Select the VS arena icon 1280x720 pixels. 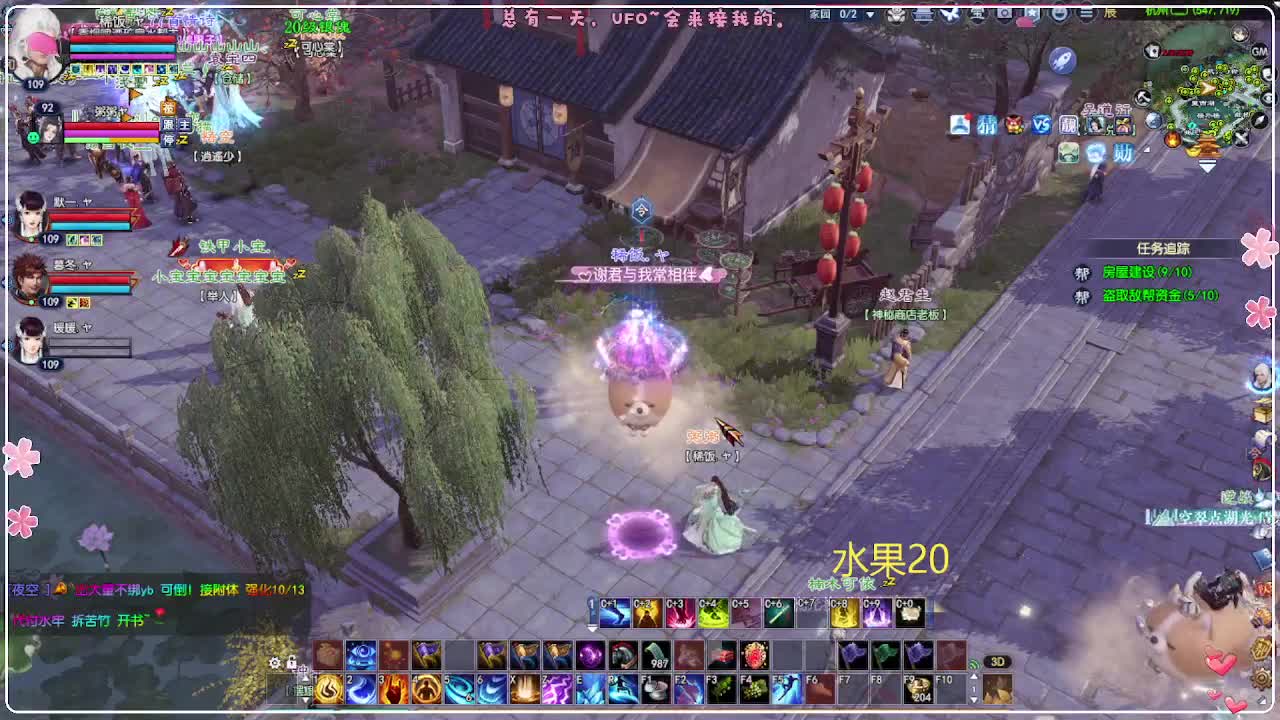1040,124
